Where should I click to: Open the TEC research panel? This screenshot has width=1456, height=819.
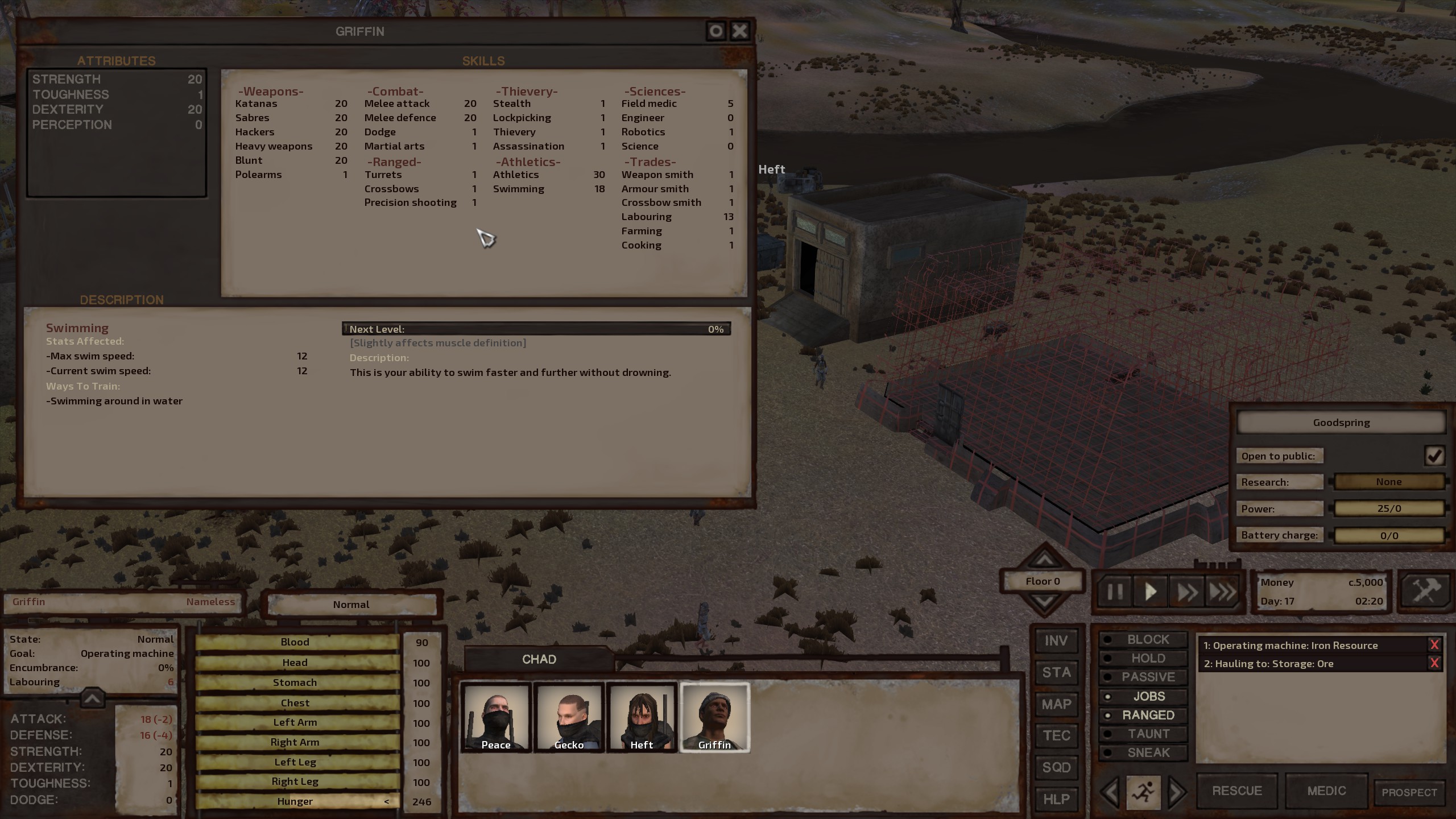click(x=1056, y=735)
